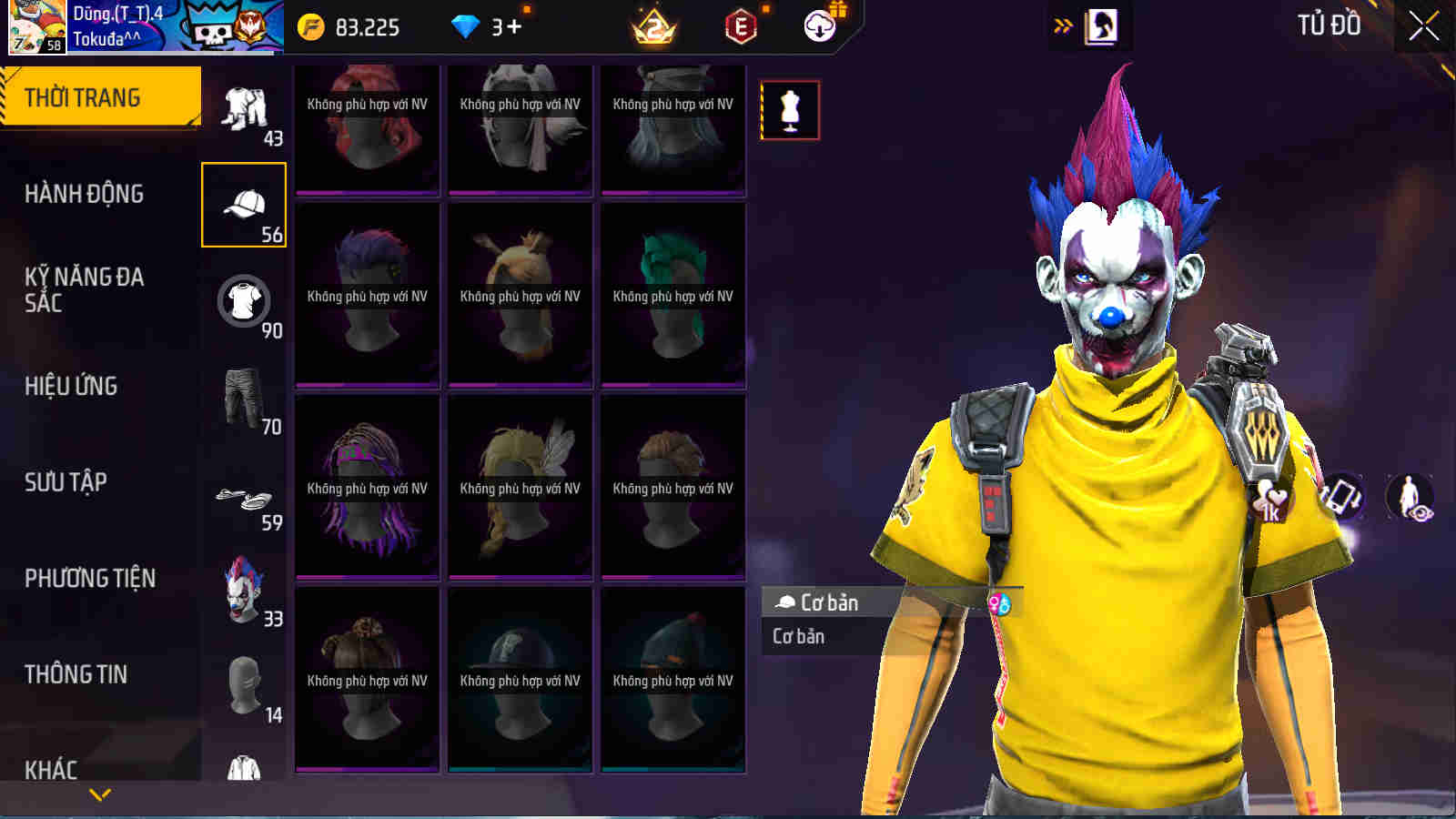This screenshot has height=819, width=1456.
Task: Click the diamond balance showing 3+
Action: 487,27
